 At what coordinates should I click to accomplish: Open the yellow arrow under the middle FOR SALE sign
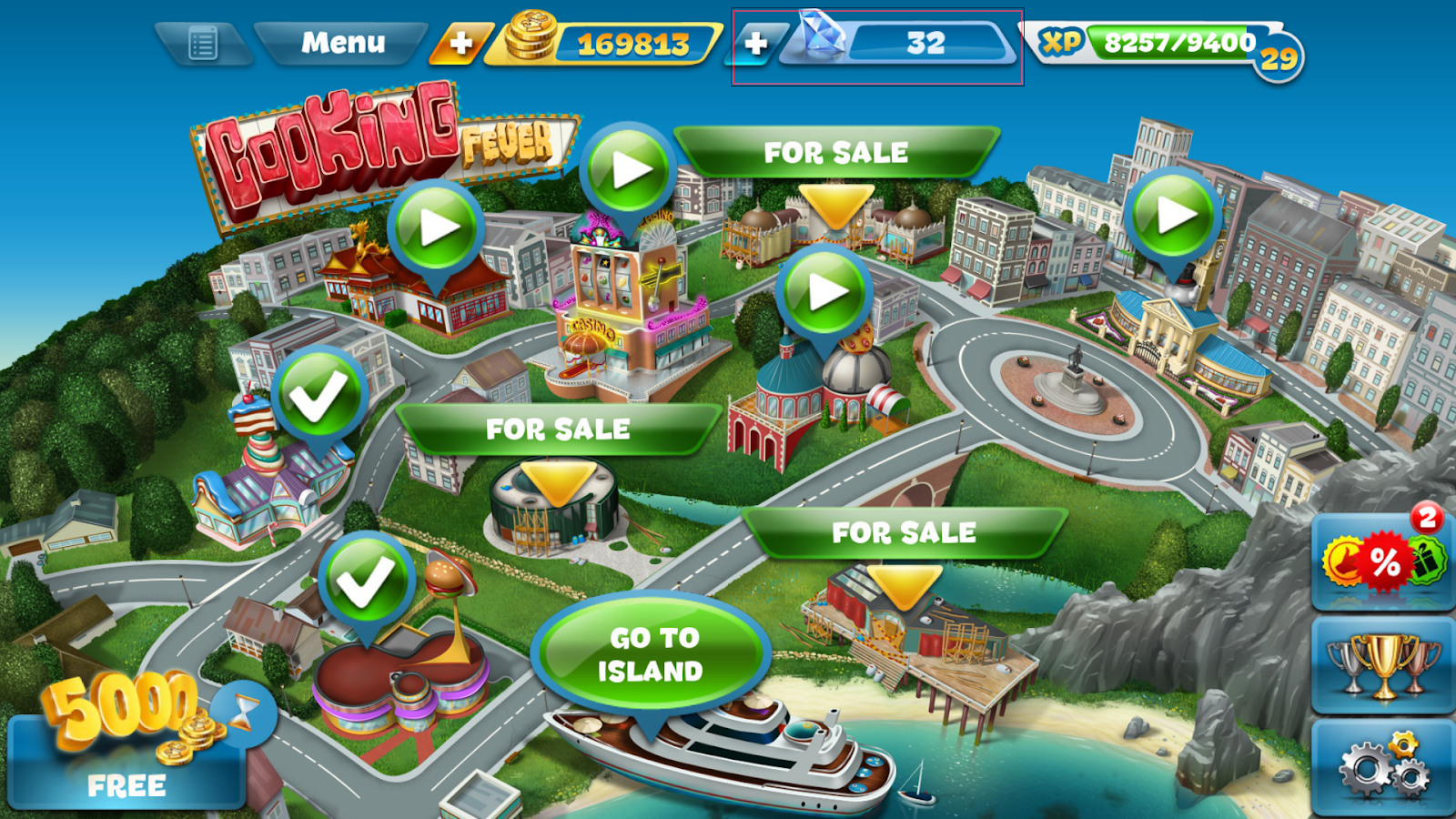click(557, 480)
